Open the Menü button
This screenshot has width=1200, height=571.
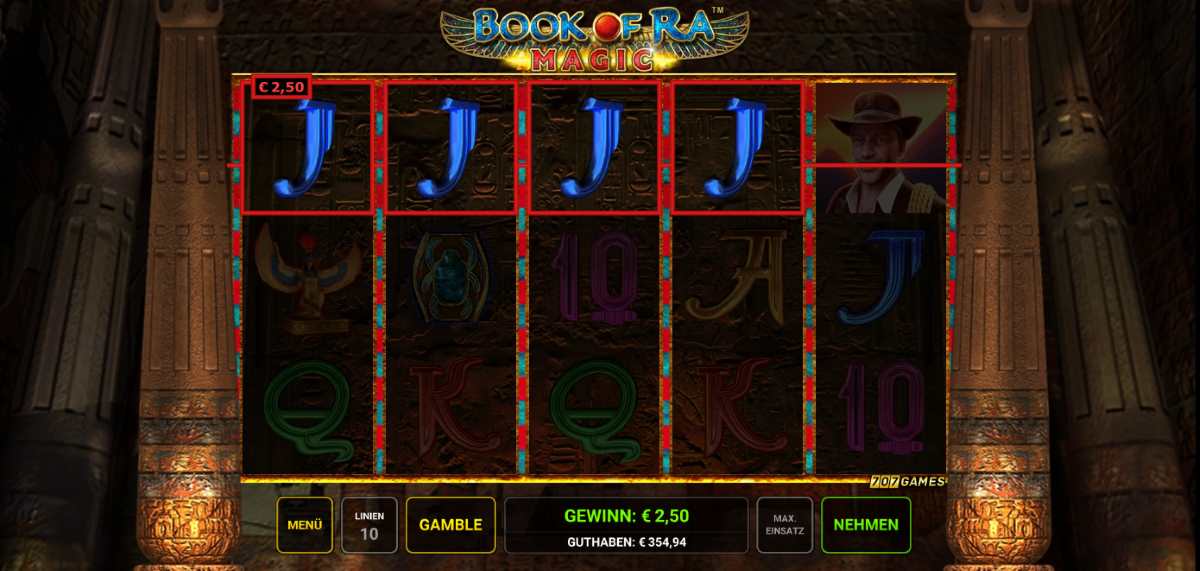tap(304, 525)
